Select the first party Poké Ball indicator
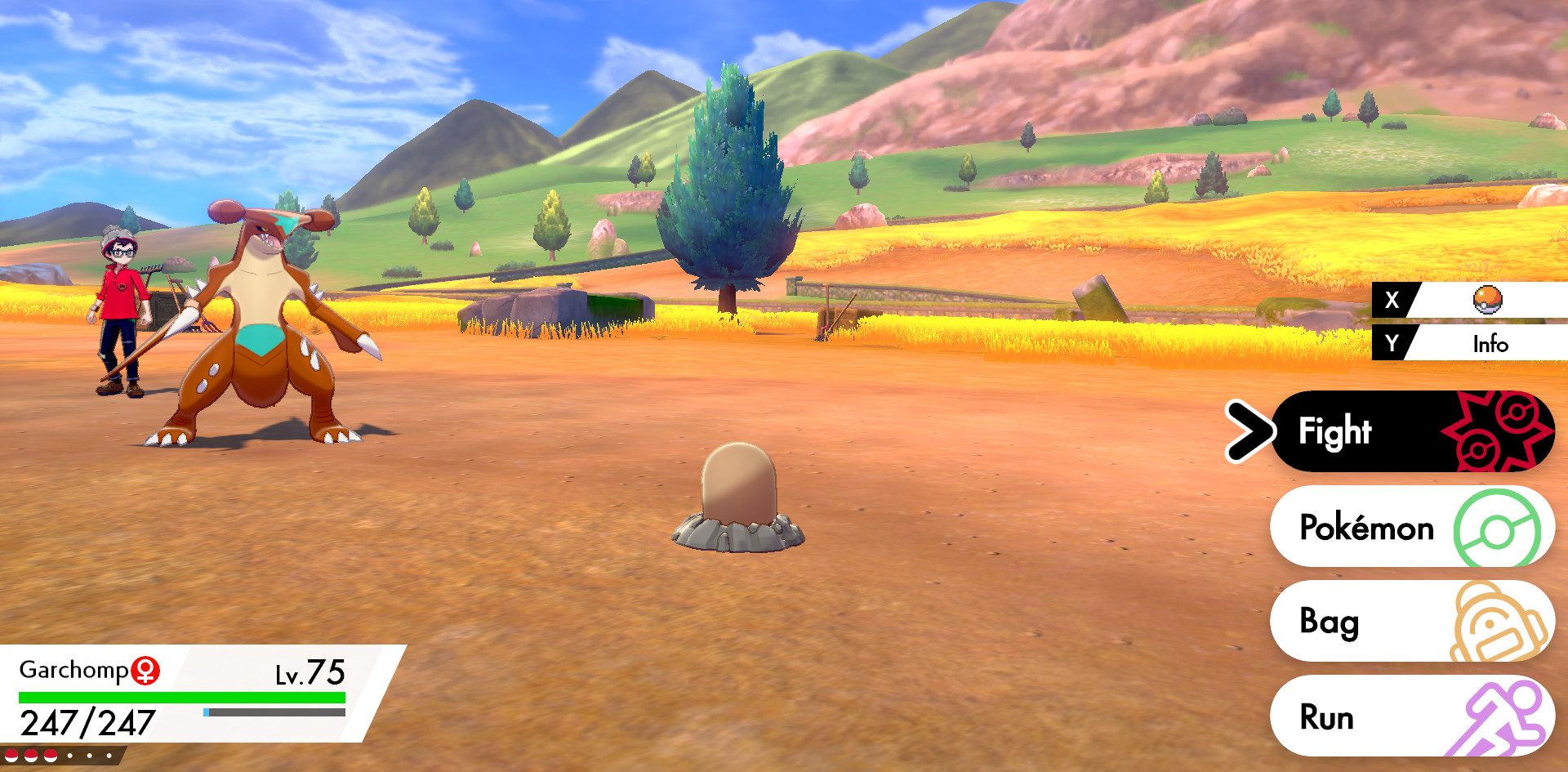 pyautogui.click(x=11, y=755)
